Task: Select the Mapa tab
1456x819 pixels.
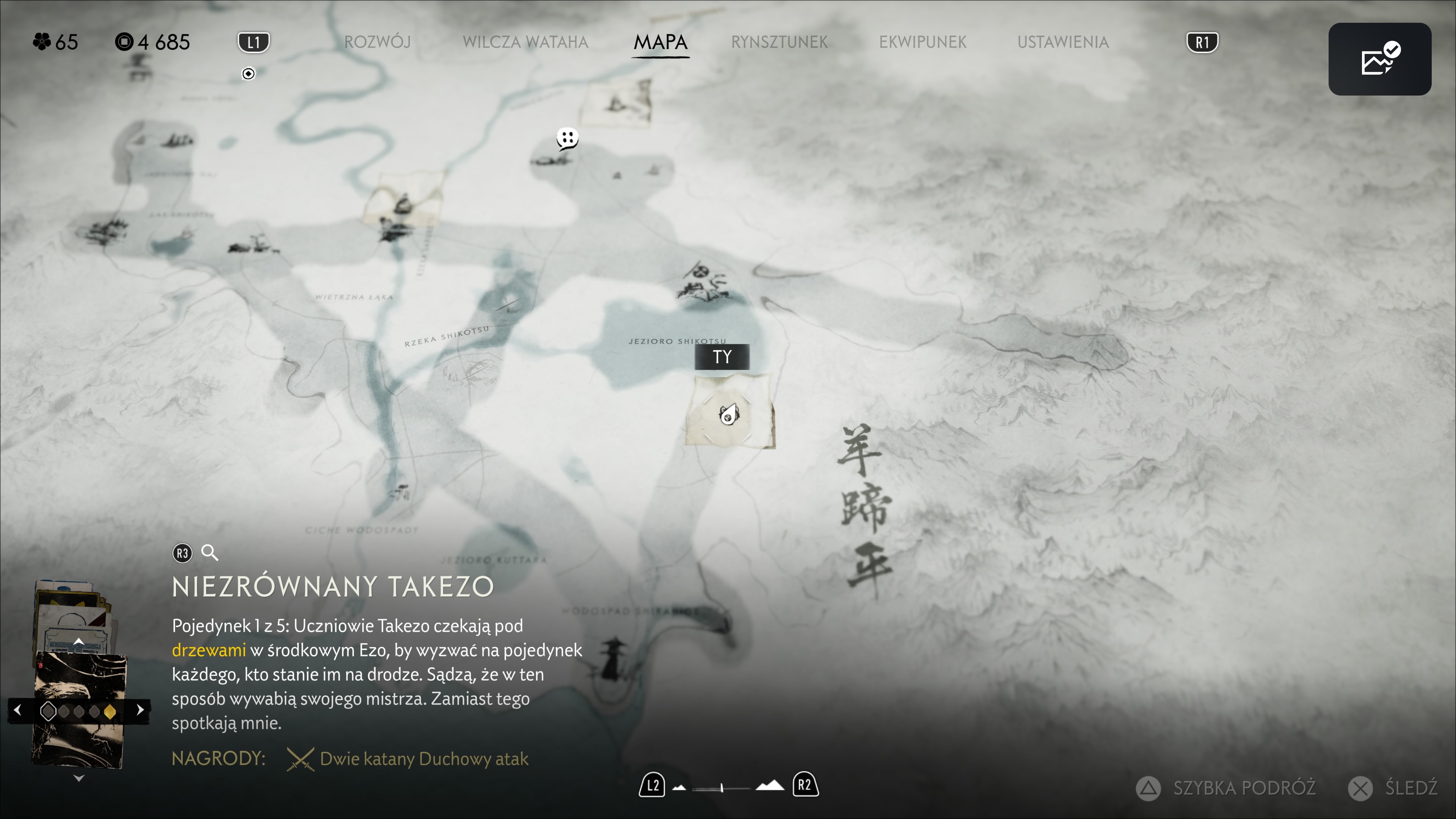Action: coord(660,42)
